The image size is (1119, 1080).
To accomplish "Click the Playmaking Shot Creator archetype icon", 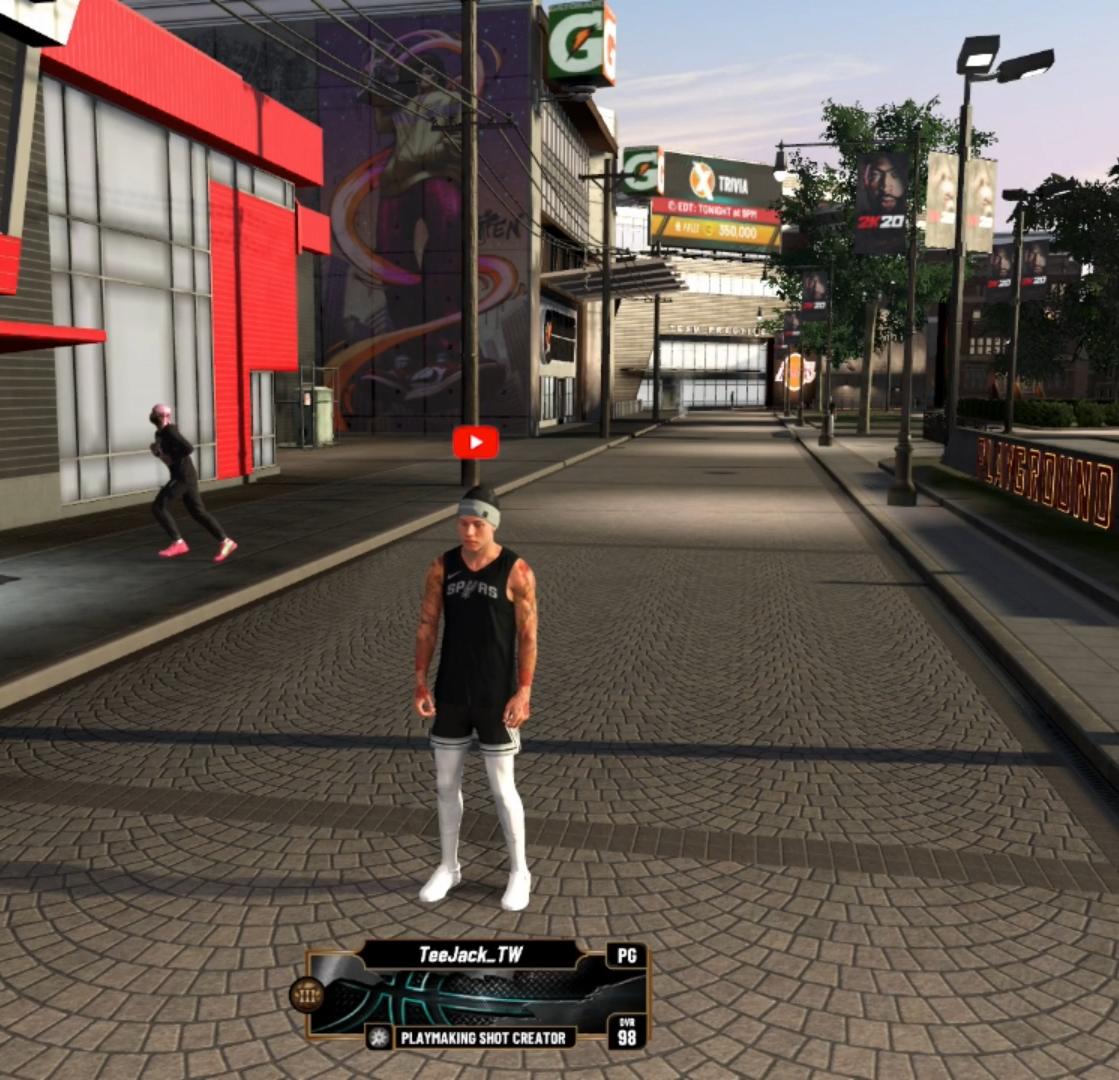I will click(379, 1038).
